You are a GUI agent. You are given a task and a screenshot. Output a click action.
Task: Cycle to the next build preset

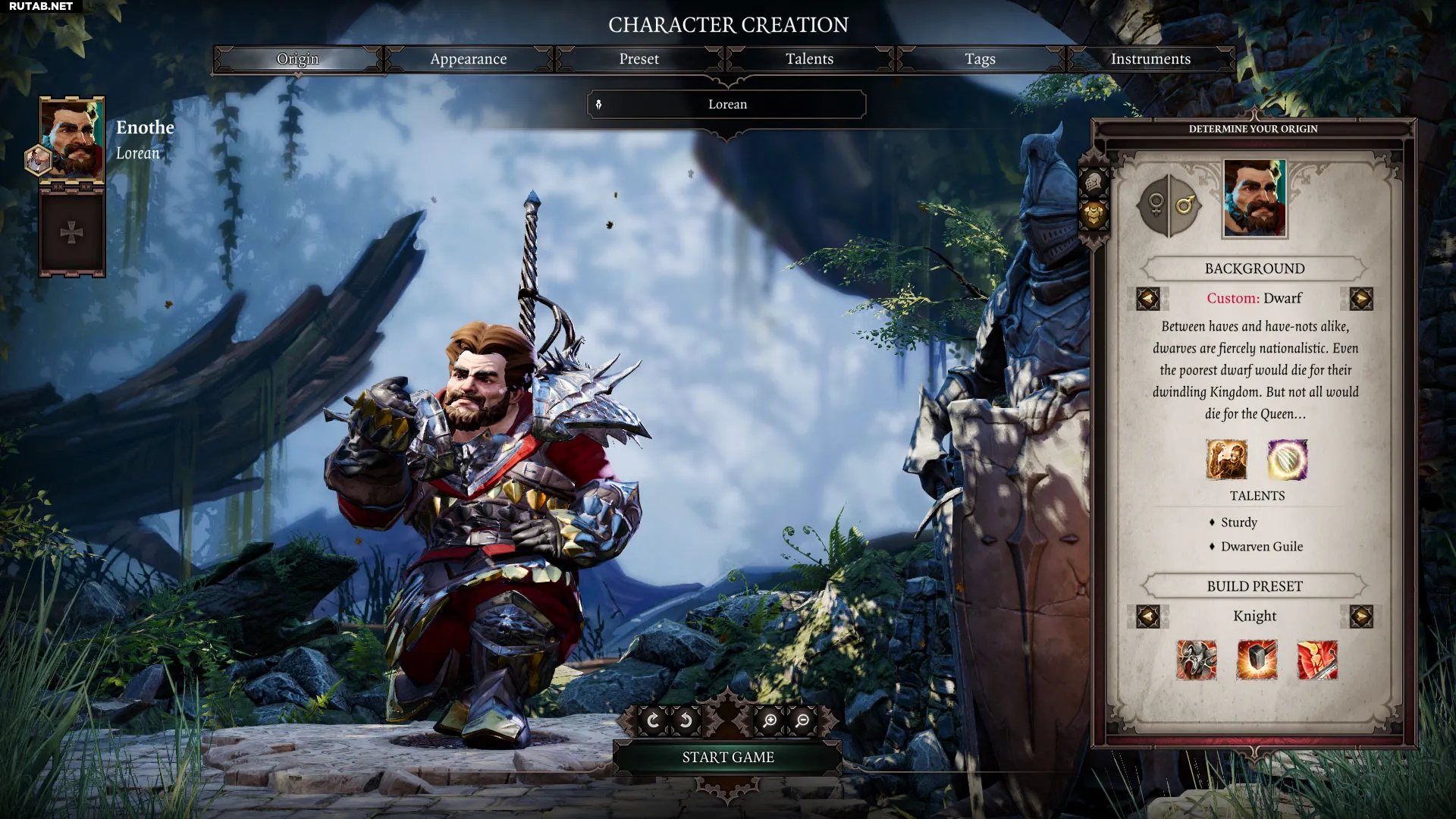point(1361,617)
